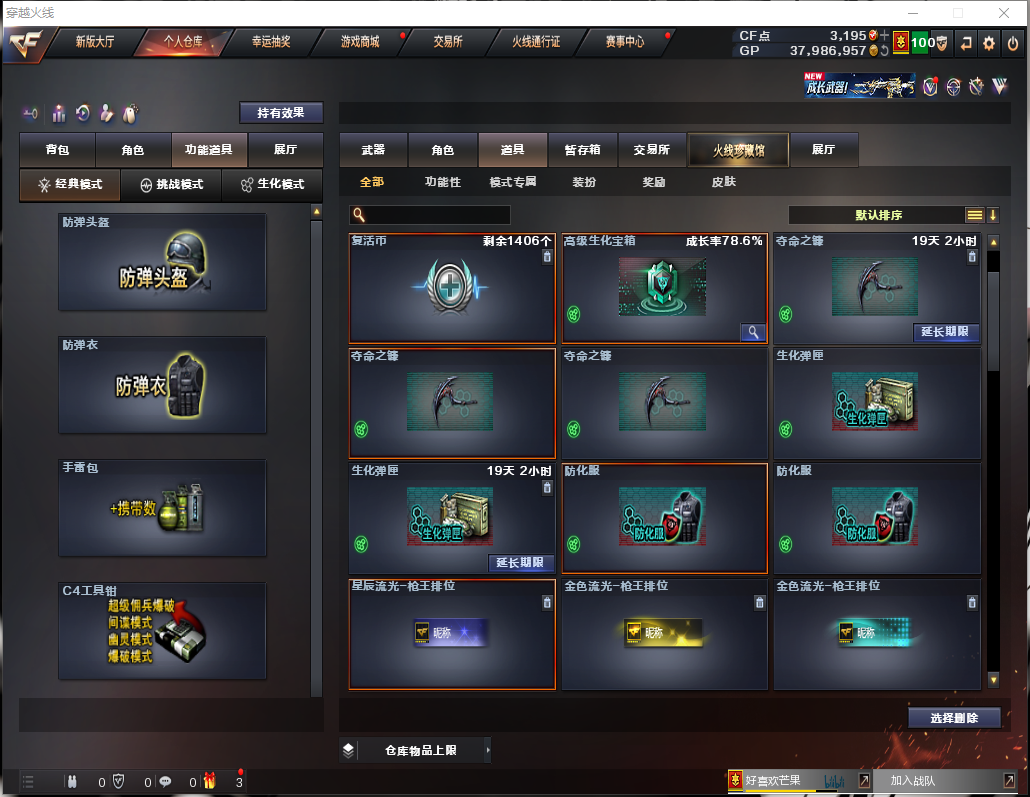
Task: Open the gear settings icon
Action: click(x=989, y=43)
